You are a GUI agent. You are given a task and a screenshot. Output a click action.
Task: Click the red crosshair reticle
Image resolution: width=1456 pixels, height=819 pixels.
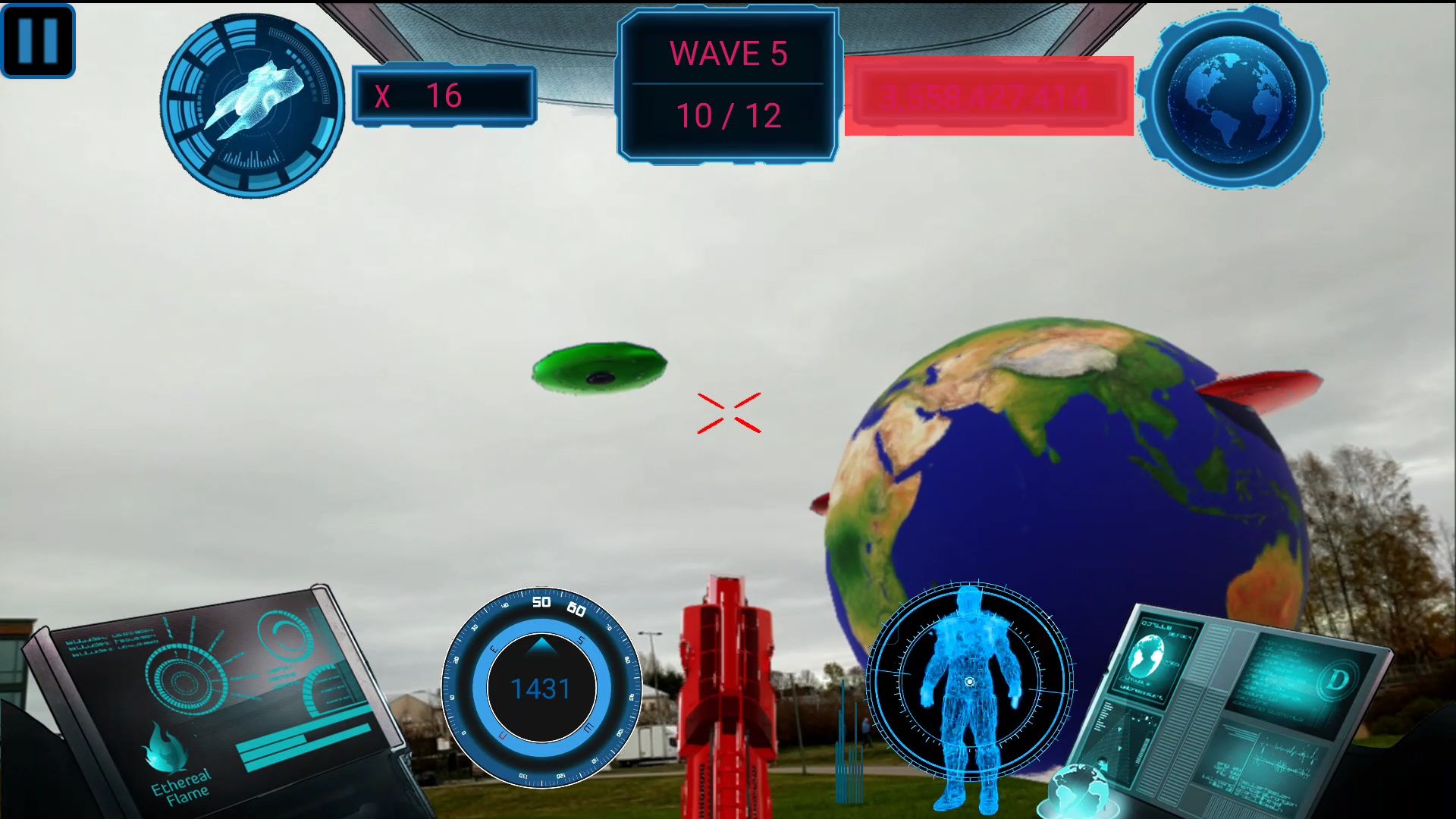730,412
